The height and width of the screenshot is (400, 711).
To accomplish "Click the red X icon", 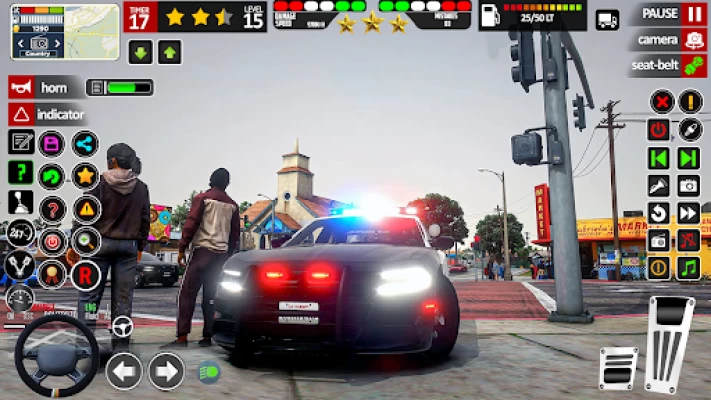I will click(660, 101).
